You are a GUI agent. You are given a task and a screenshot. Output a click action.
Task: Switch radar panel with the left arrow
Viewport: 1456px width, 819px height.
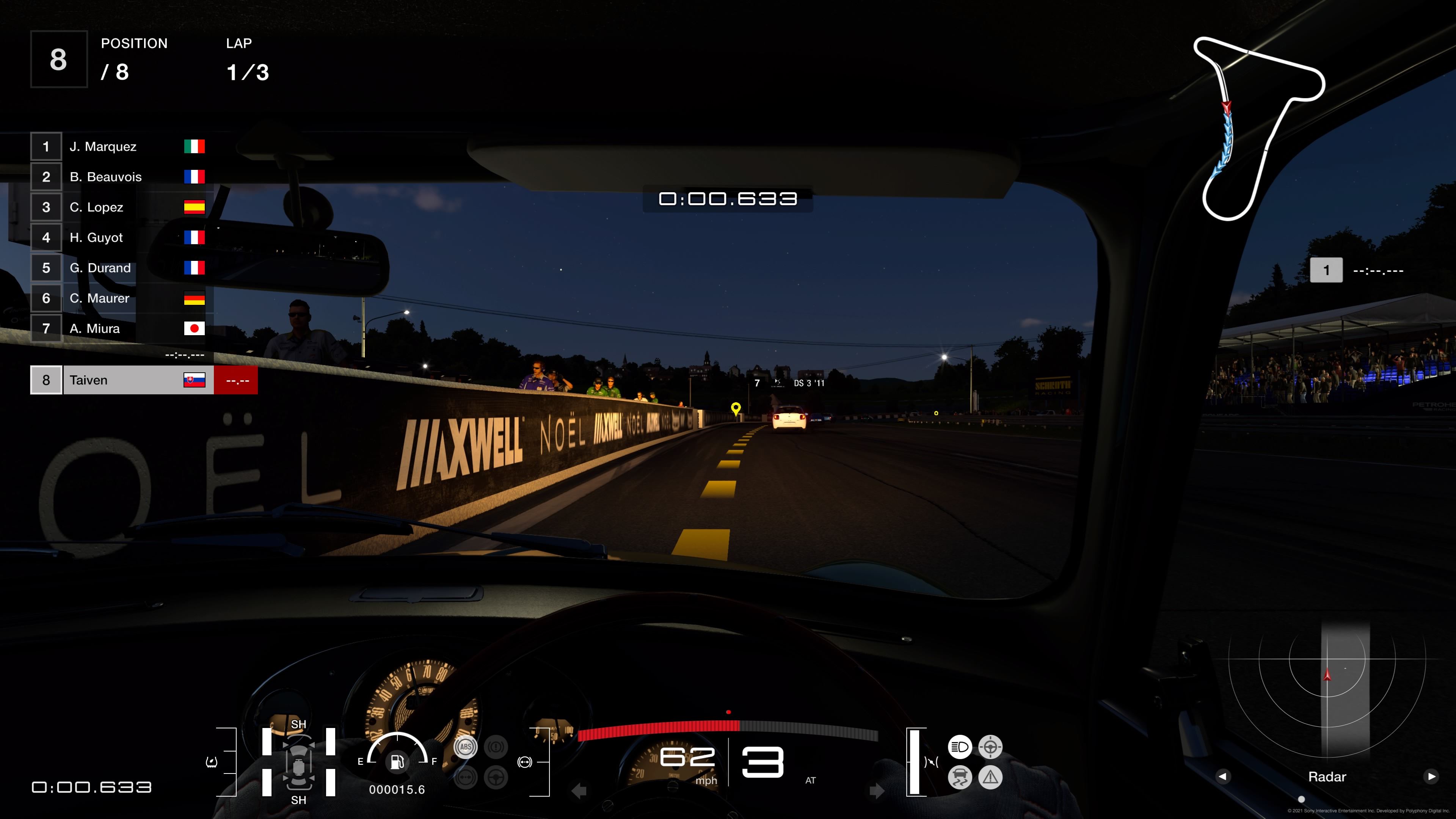pos(1222,777)
